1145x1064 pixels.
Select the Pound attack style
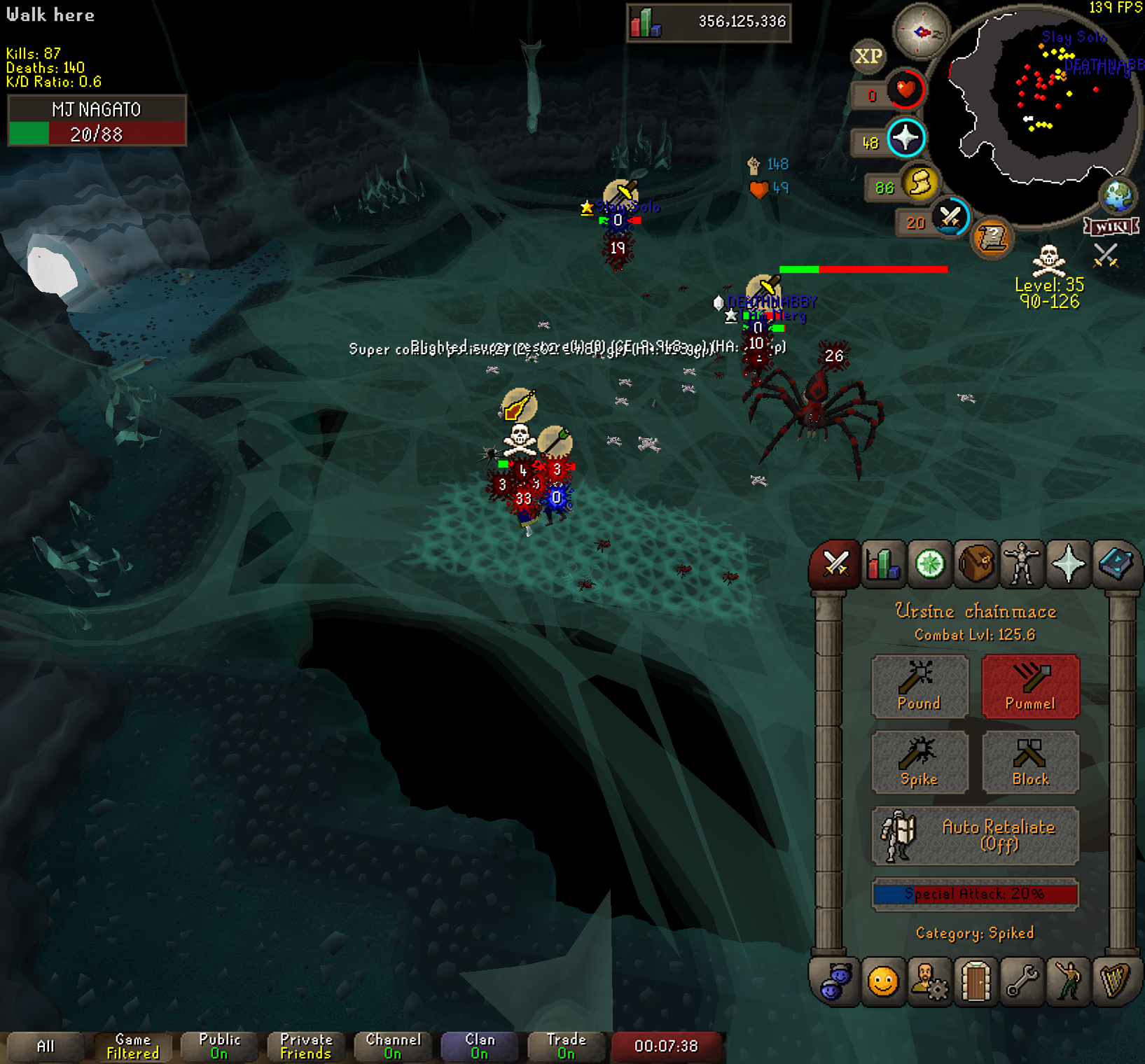[x=920, y=687]
